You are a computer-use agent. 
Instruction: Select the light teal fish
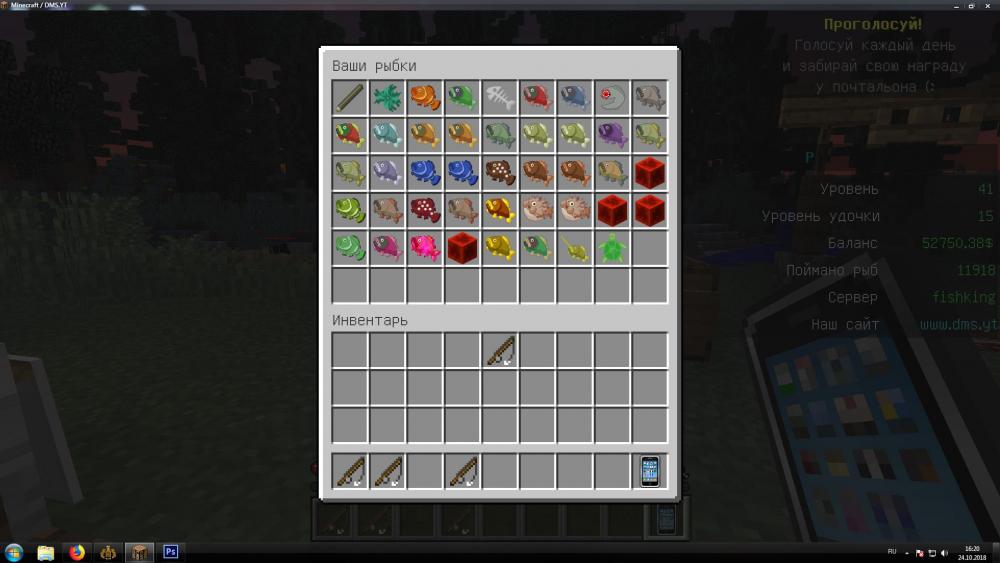[387, 134]
